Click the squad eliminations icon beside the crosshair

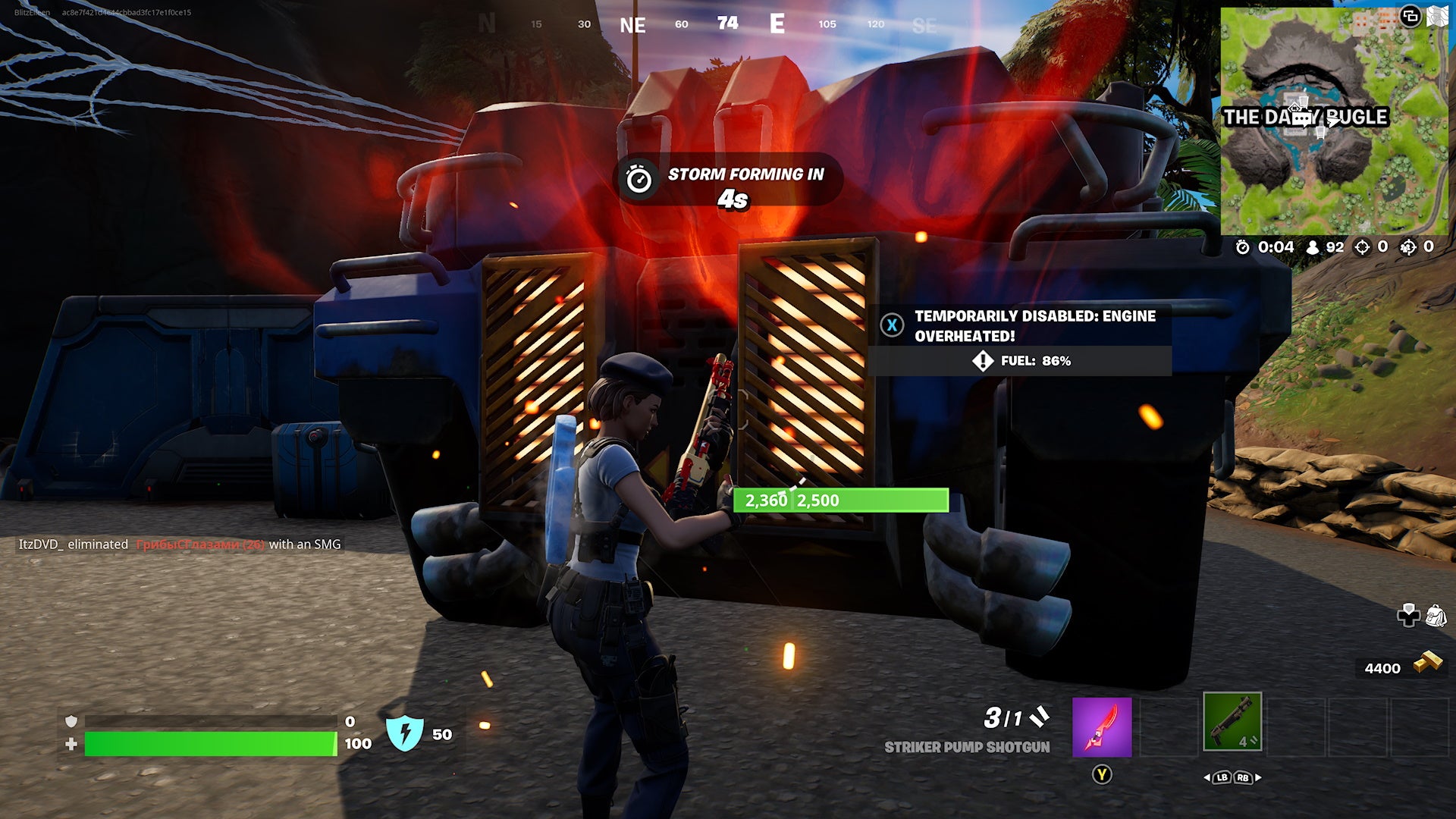tap(1408, 246)
